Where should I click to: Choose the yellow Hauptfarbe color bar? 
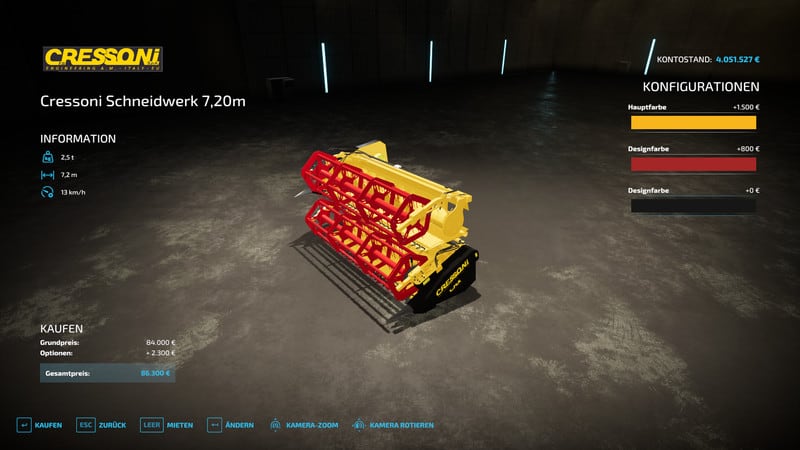[x=692, y=123]
